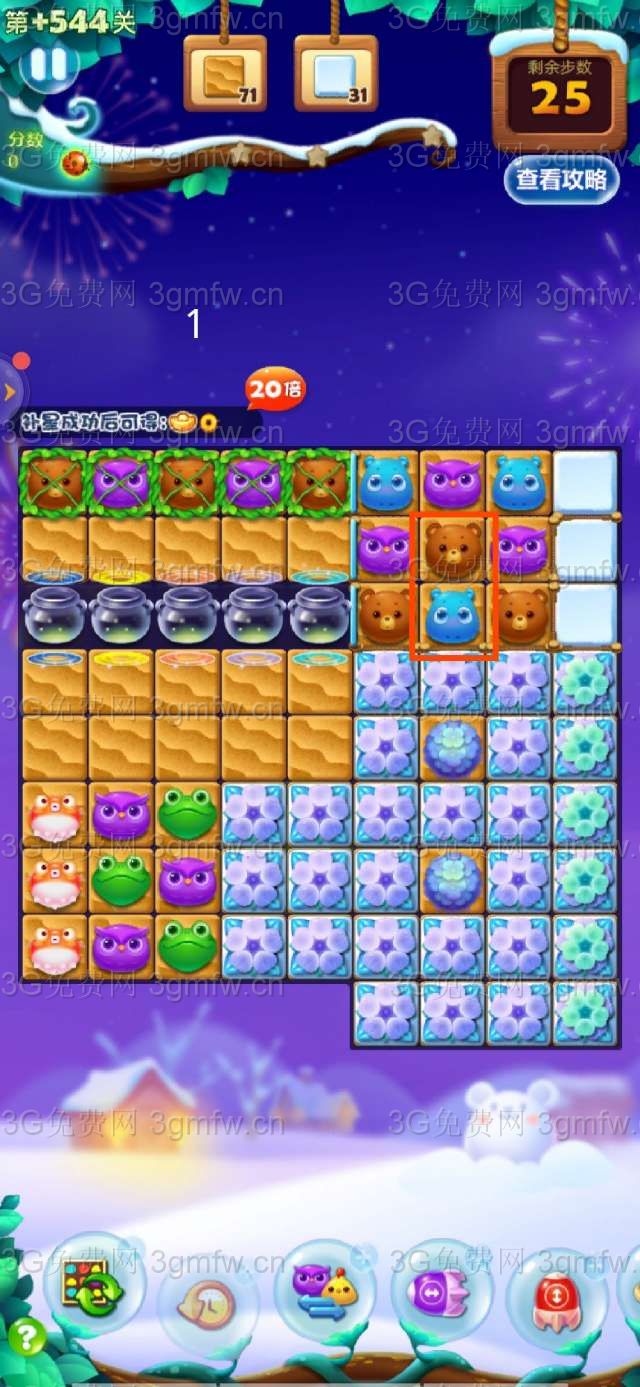Select the highlighted blue hippo tile
The width and height of the screenshot is (640, 1387).
453,616
